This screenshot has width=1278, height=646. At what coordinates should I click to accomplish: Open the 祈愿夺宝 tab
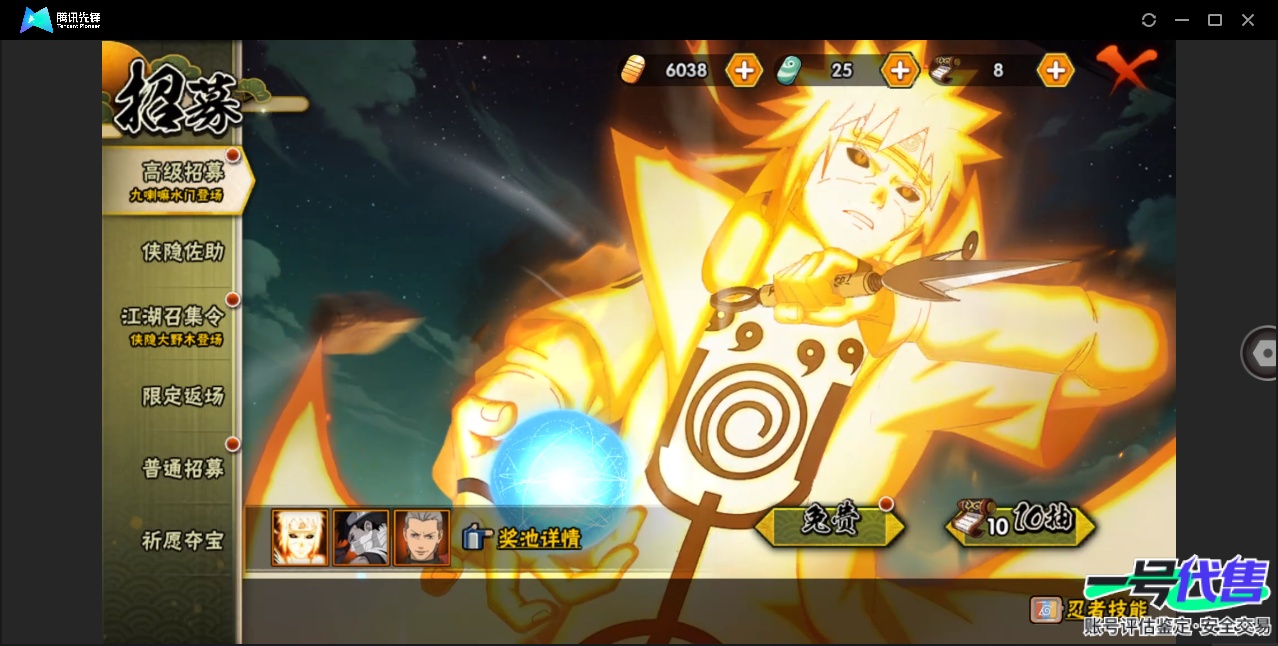(182, 541)
